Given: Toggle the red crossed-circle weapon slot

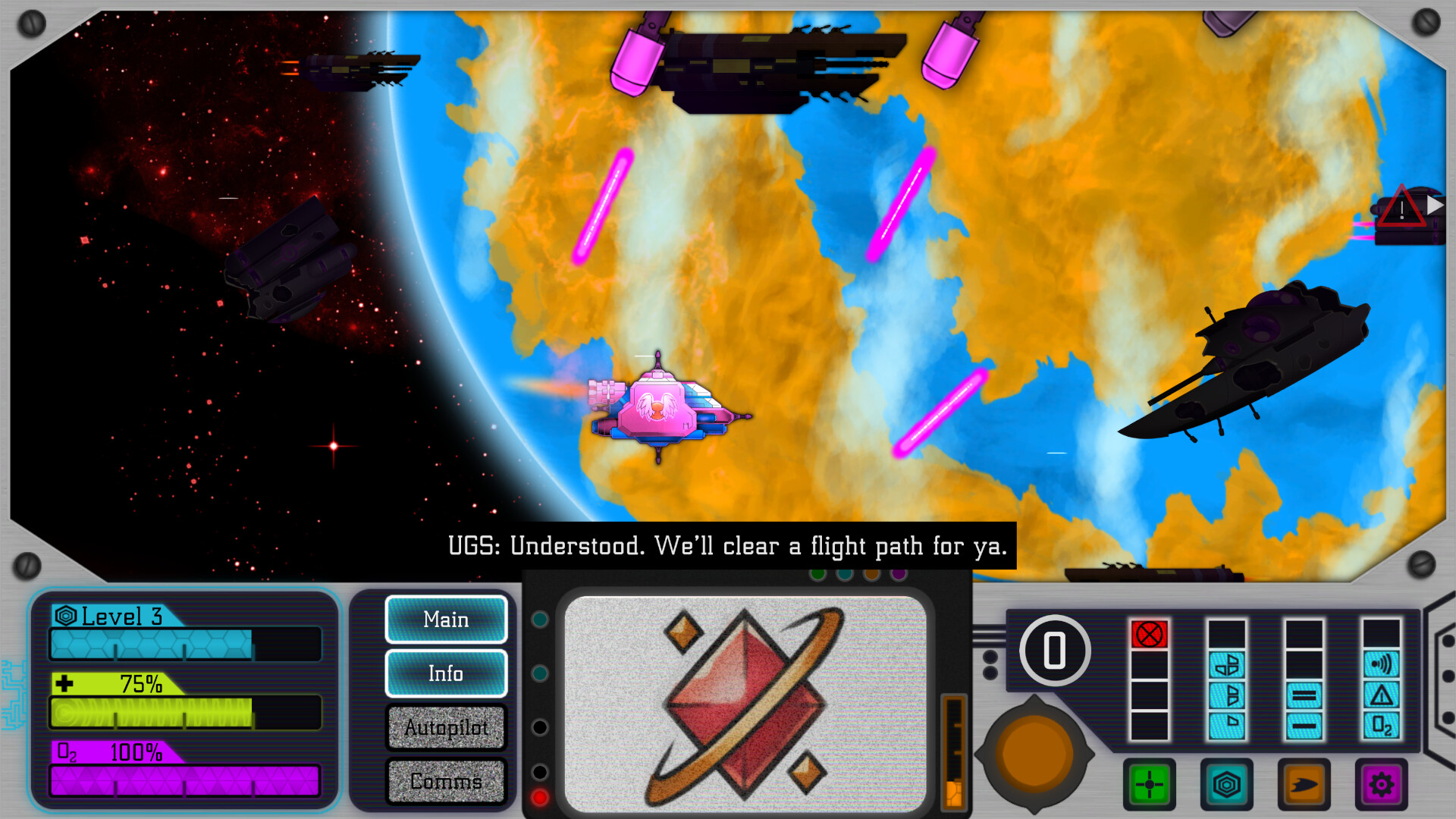Looking at the screenshot, I should (x=1150, y=632).
